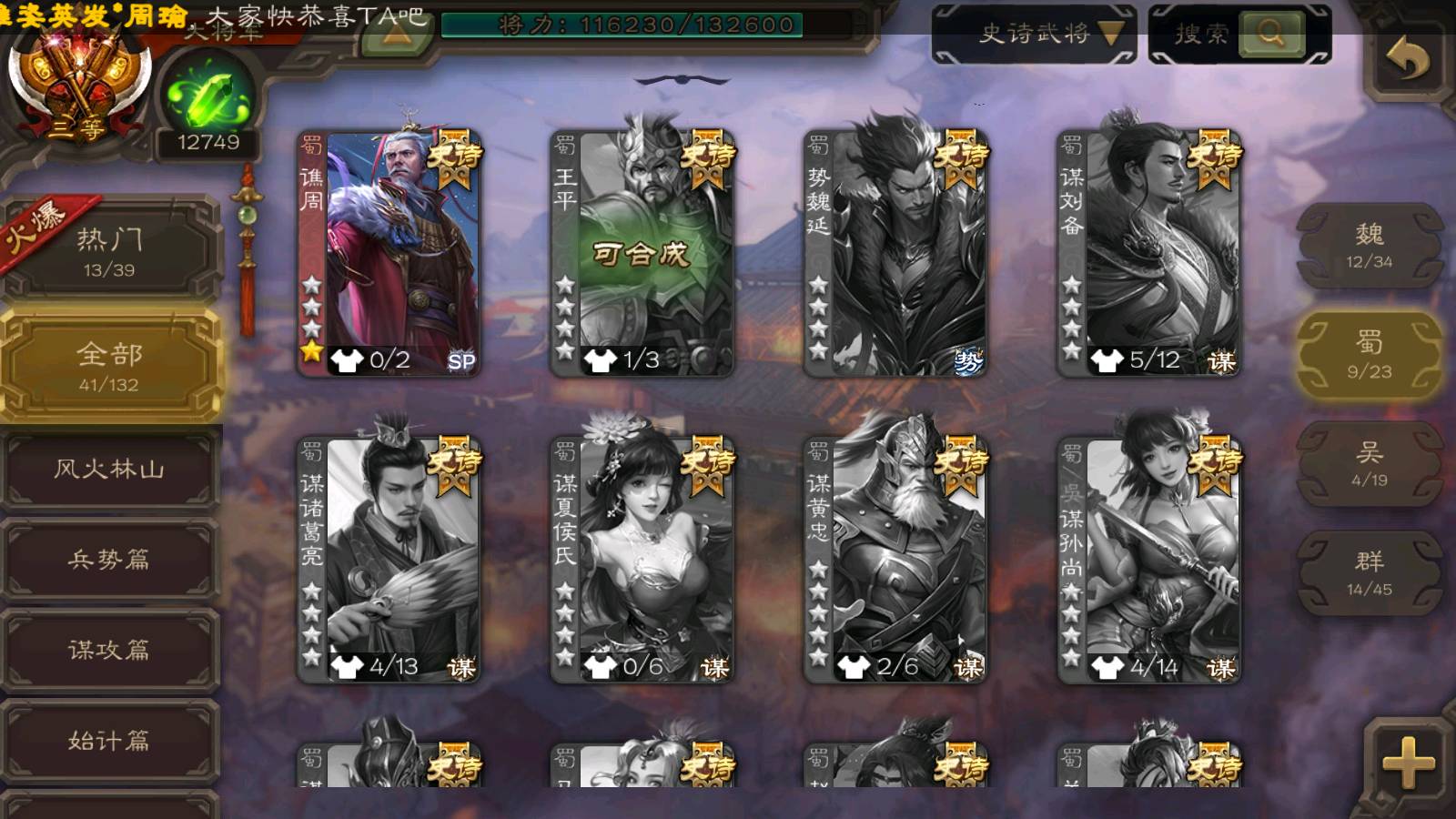Viewport: 1456px width, 819px height.
Task: Filter by 群 faction
Action: (x=1369, y=573)
